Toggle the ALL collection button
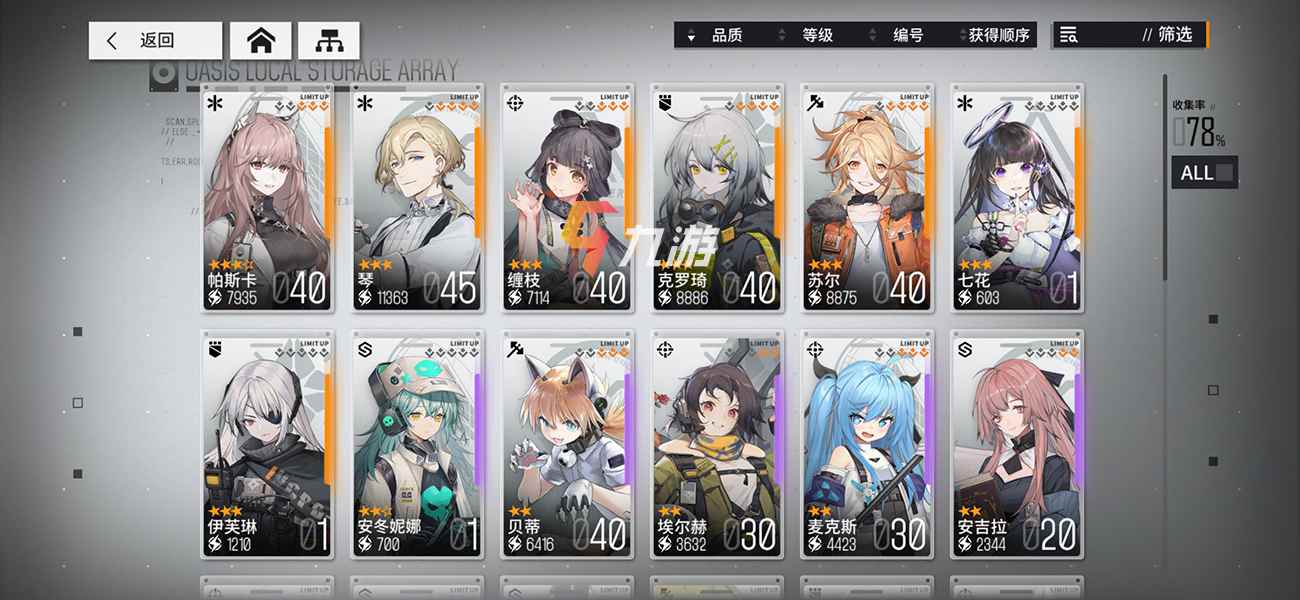This screenshot has width=1300, height=600. (x=1204, y=173)
